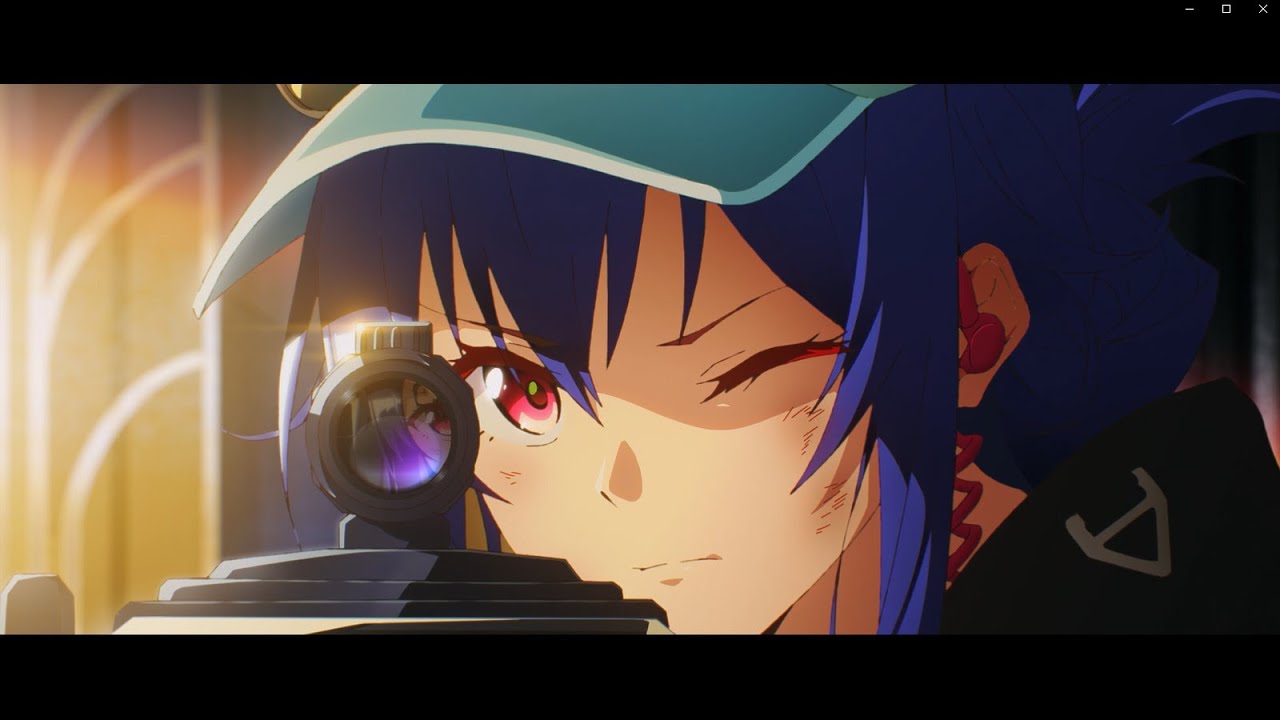The width and height of the screenshot is (1280, 720).
Task: Close the video player window
Action: (1262, 10)
